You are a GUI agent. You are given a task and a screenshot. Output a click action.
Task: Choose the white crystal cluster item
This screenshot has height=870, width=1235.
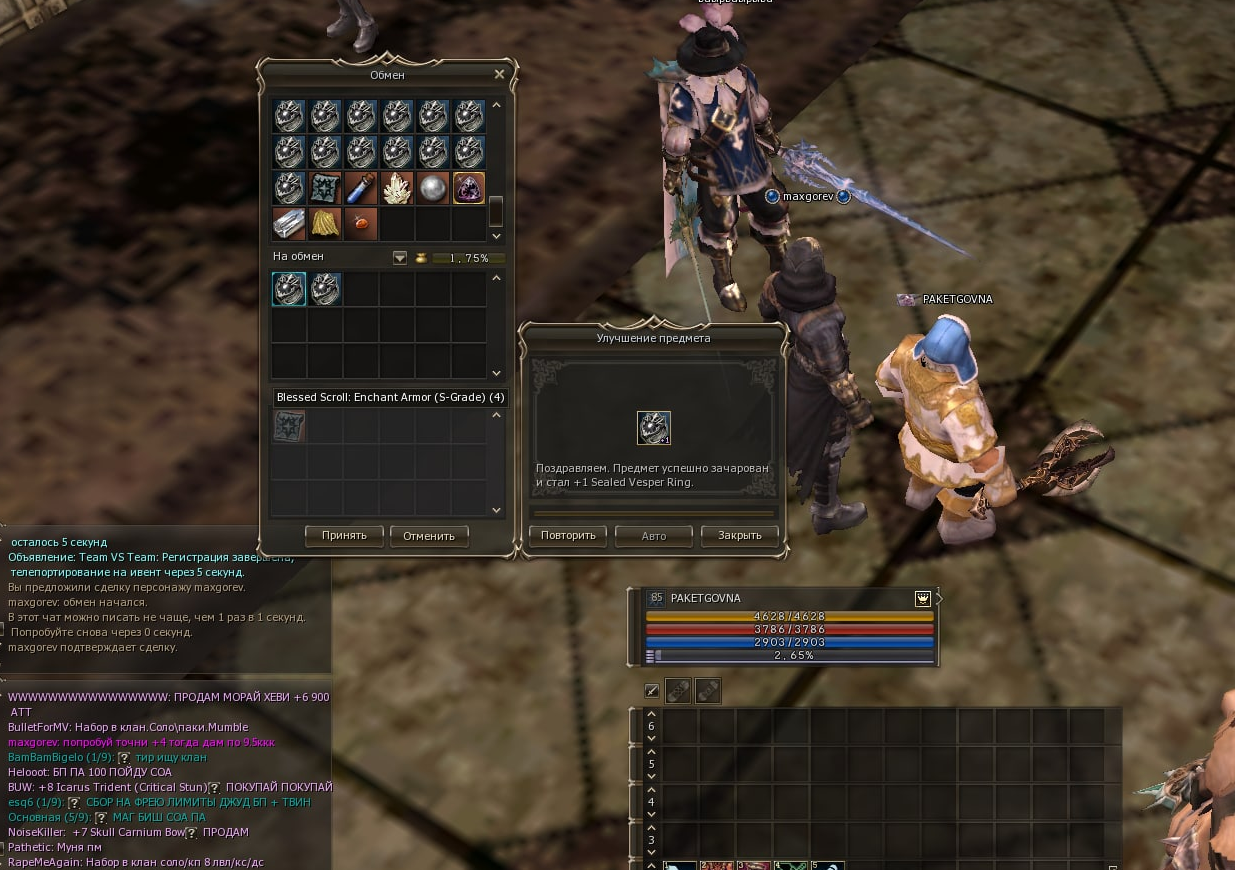click(x=397, y=188)
